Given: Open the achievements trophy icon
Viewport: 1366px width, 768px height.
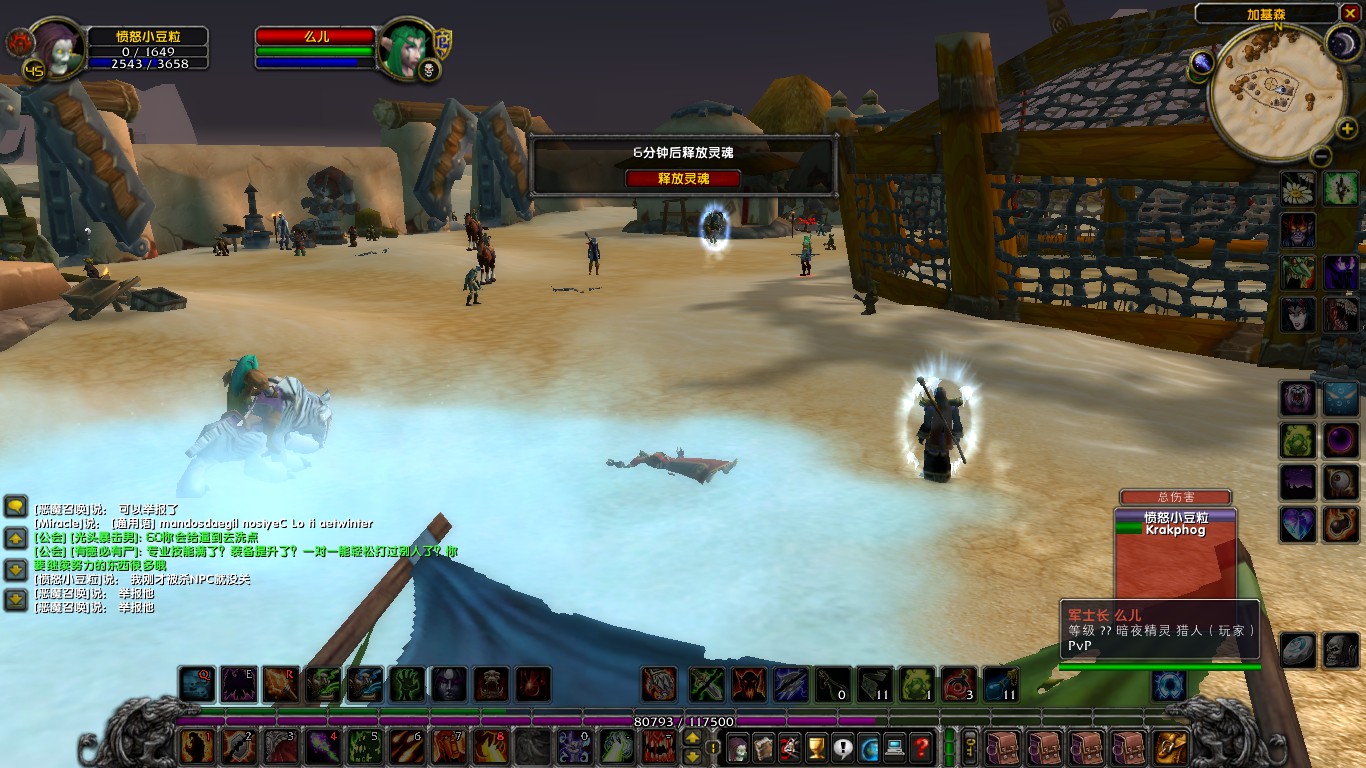Looking at the screenshot, I should tap(815, 747).
